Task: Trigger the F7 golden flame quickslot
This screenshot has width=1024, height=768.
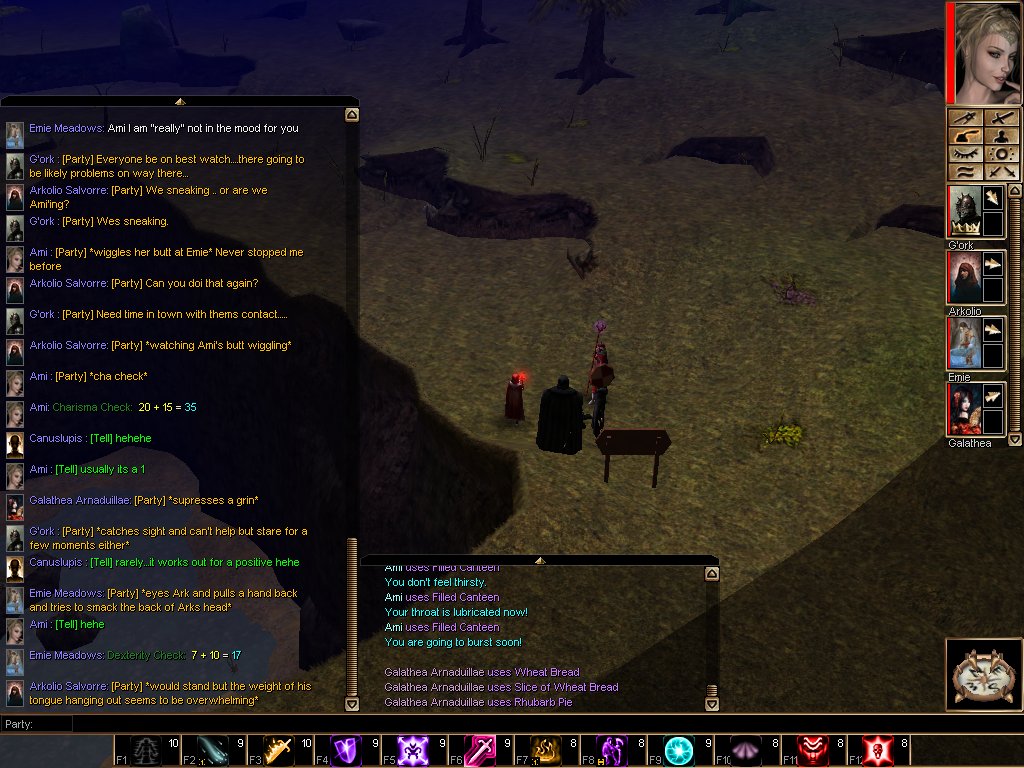Action: coord(546,750)
